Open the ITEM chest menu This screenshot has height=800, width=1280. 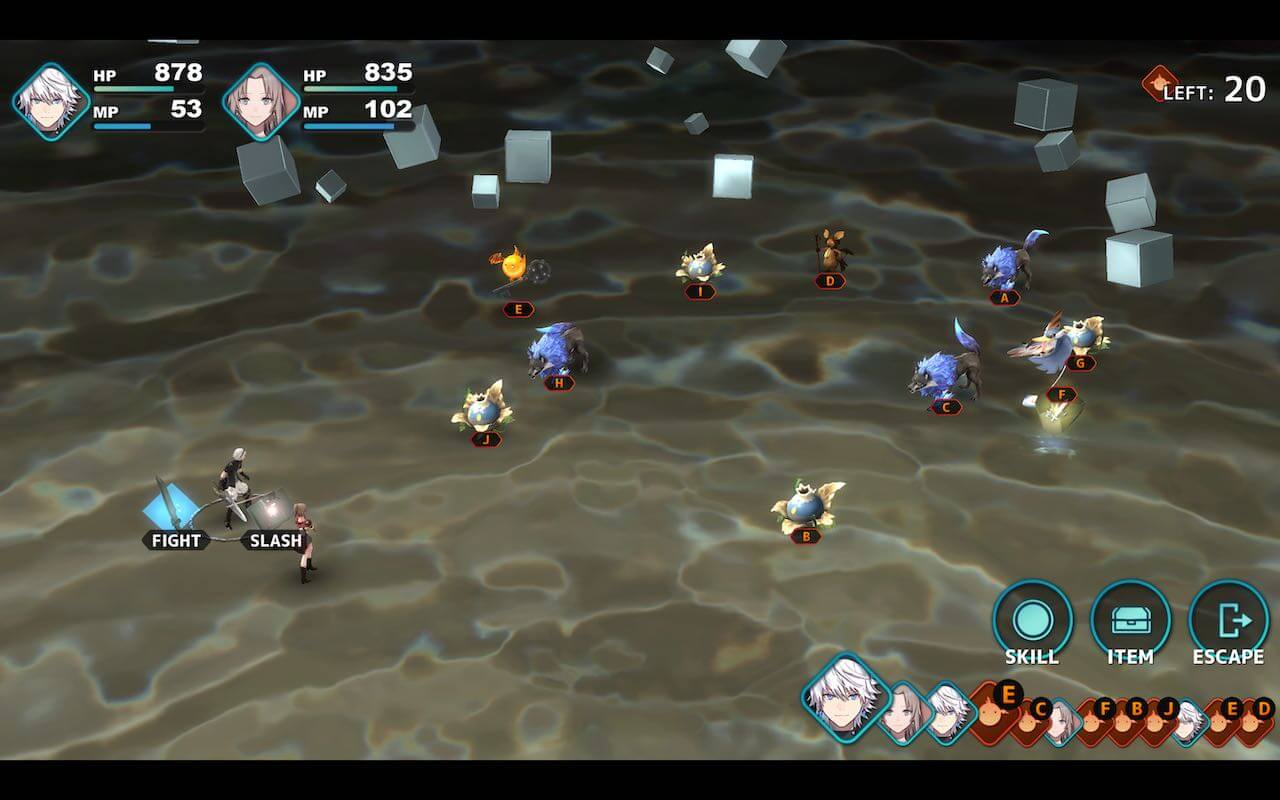[1130, 620]
